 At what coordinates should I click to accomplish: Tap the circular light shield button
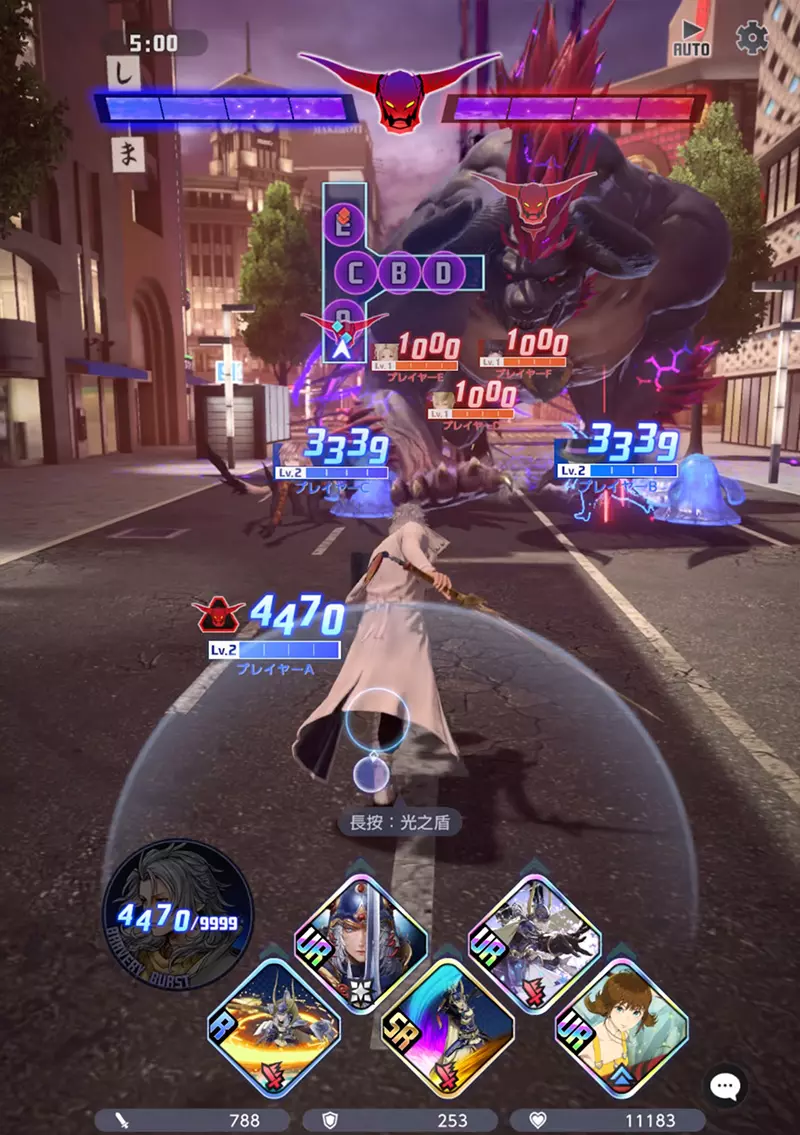pos(377,720)
